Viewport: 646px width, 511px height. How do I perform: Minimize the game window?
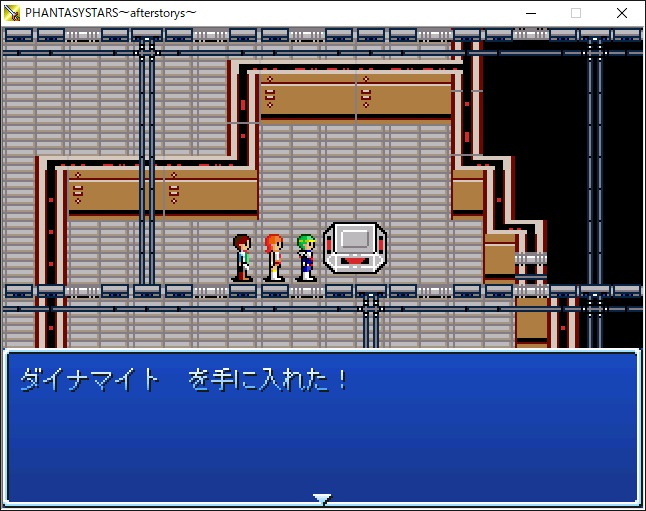pos(530,13)
